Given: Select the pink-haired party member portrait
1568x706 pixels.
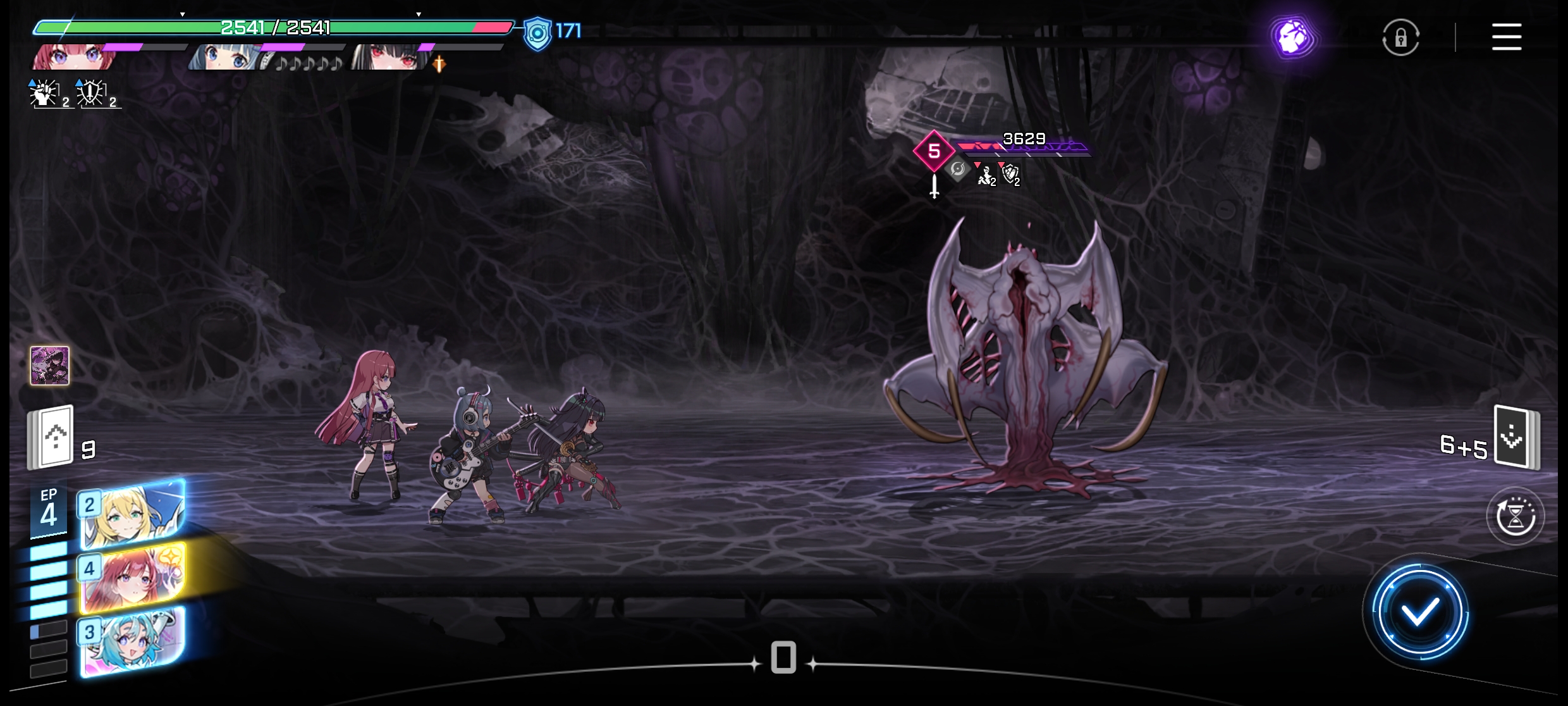Looking at the screenshot, I should [x=75, y=57].
